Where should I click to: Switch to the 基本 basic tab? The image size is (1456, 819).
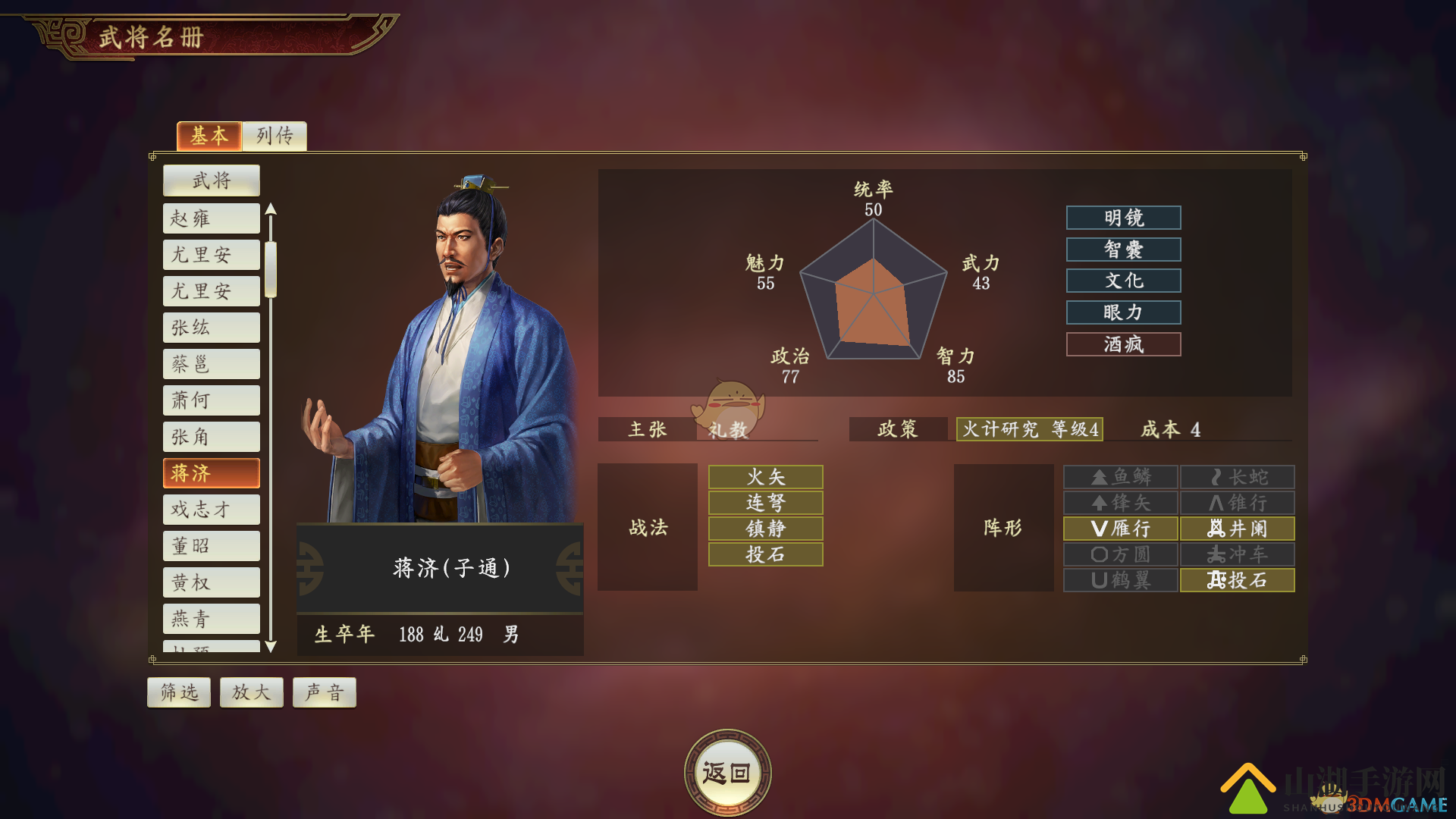(209, 136)
